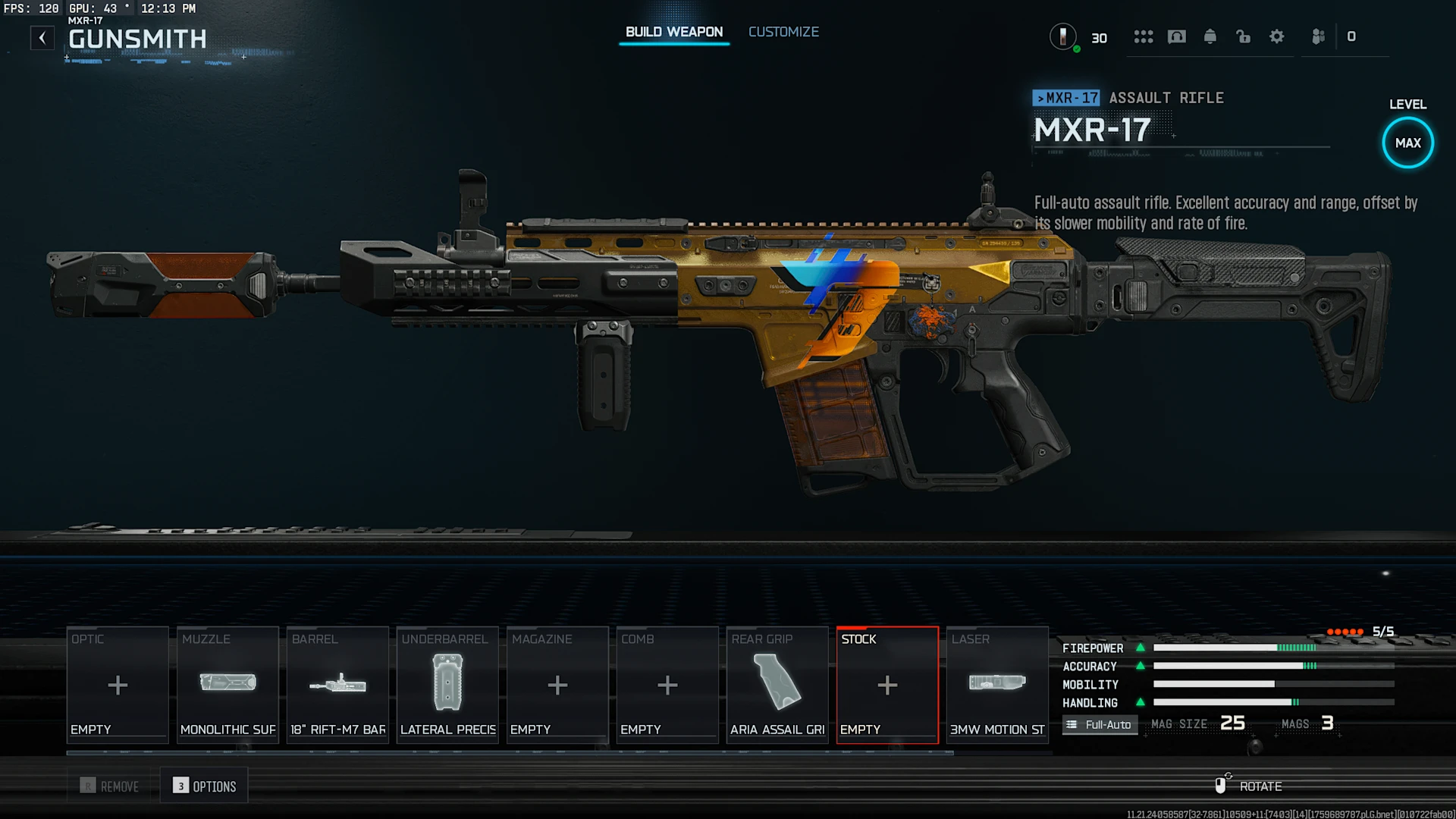Screen dimensions: 1456x819
Task: Show notifications via the bell icon
Action: [1210, 36]
